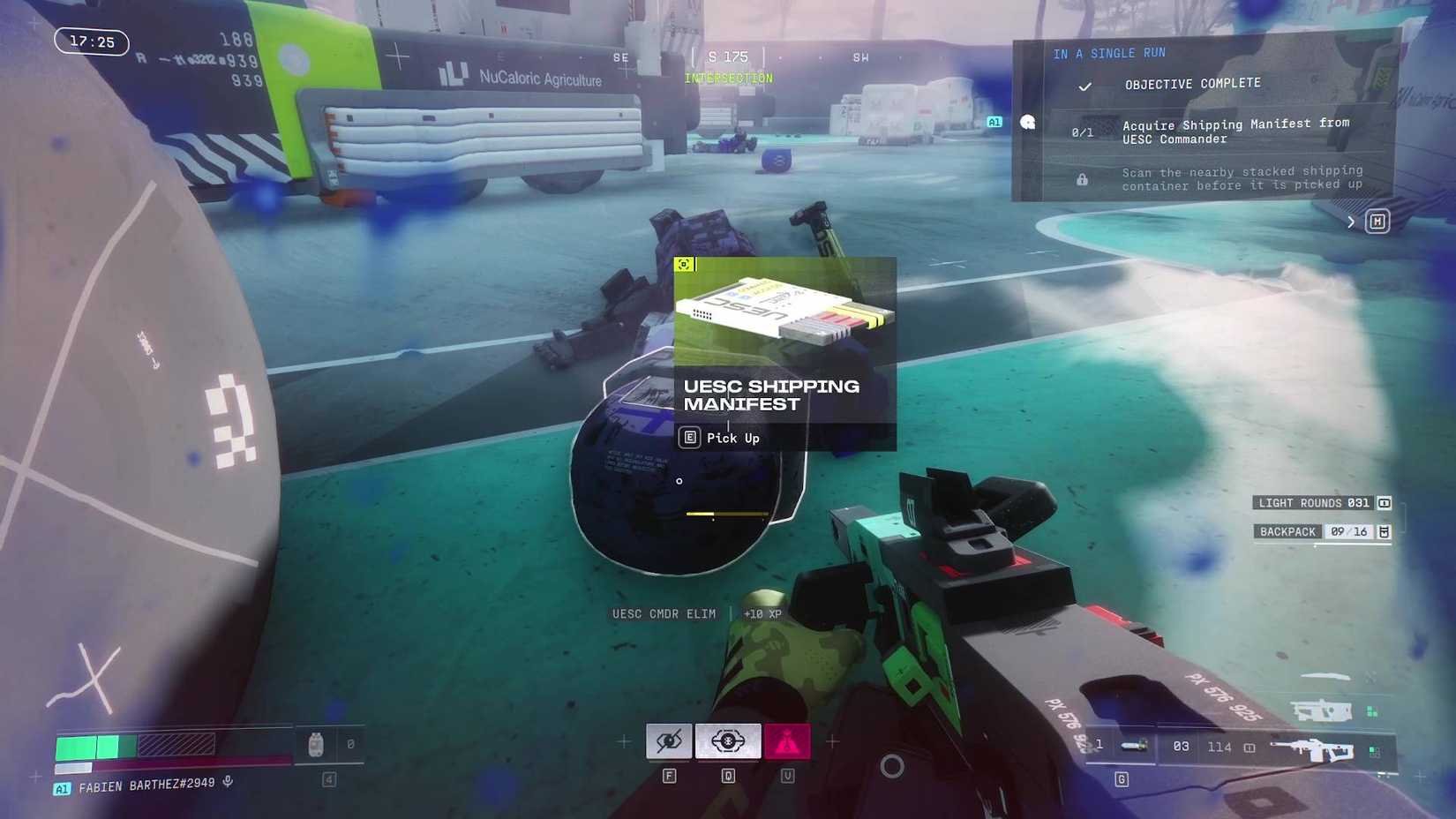Select the crossed-eye stealth icon above F key
The width and height of the screenshot is (1456, 819).
(669, 741)
